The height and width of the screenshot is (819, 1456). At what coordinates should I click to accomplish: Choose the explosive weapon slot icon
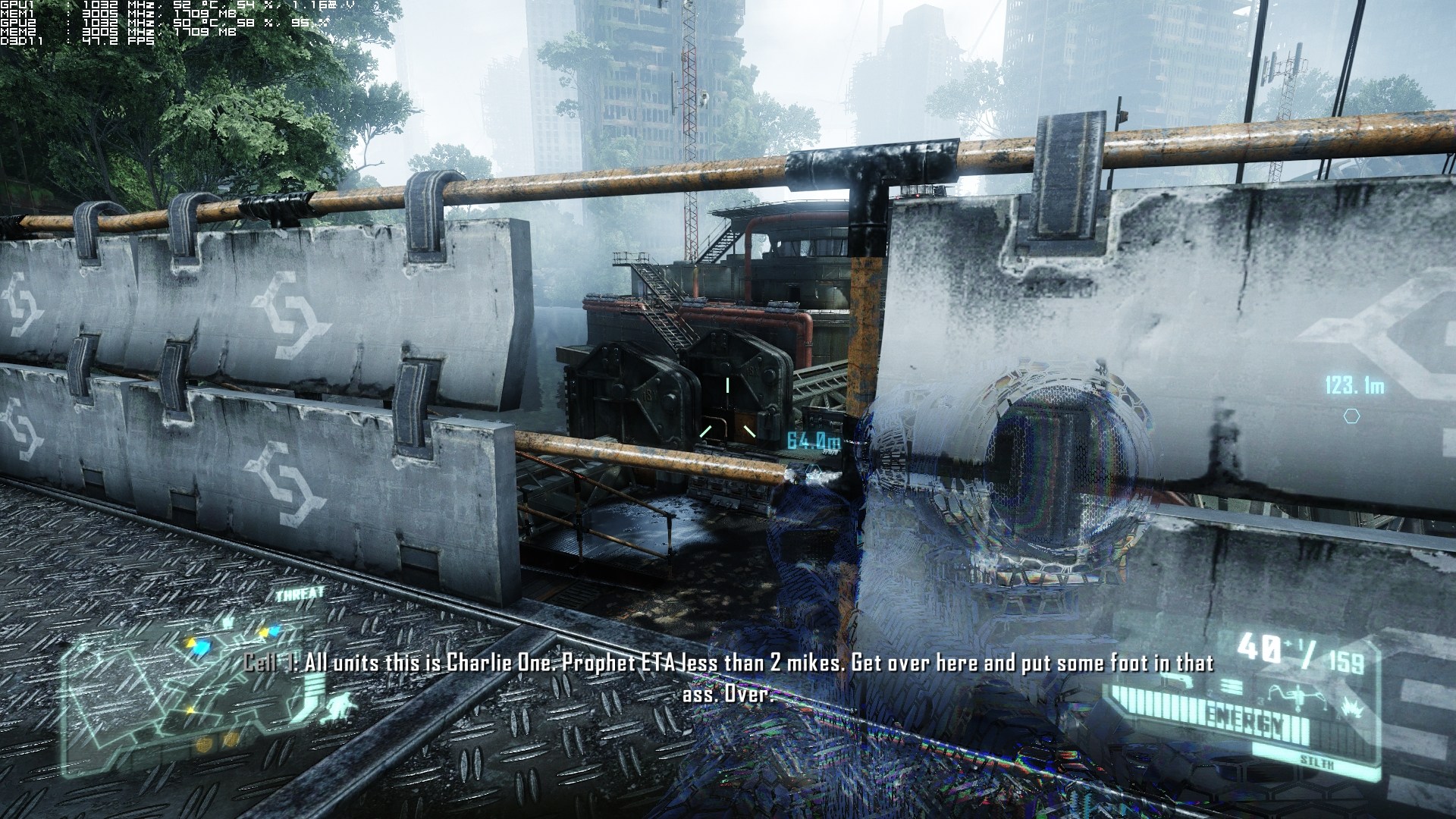point(1354,708)
